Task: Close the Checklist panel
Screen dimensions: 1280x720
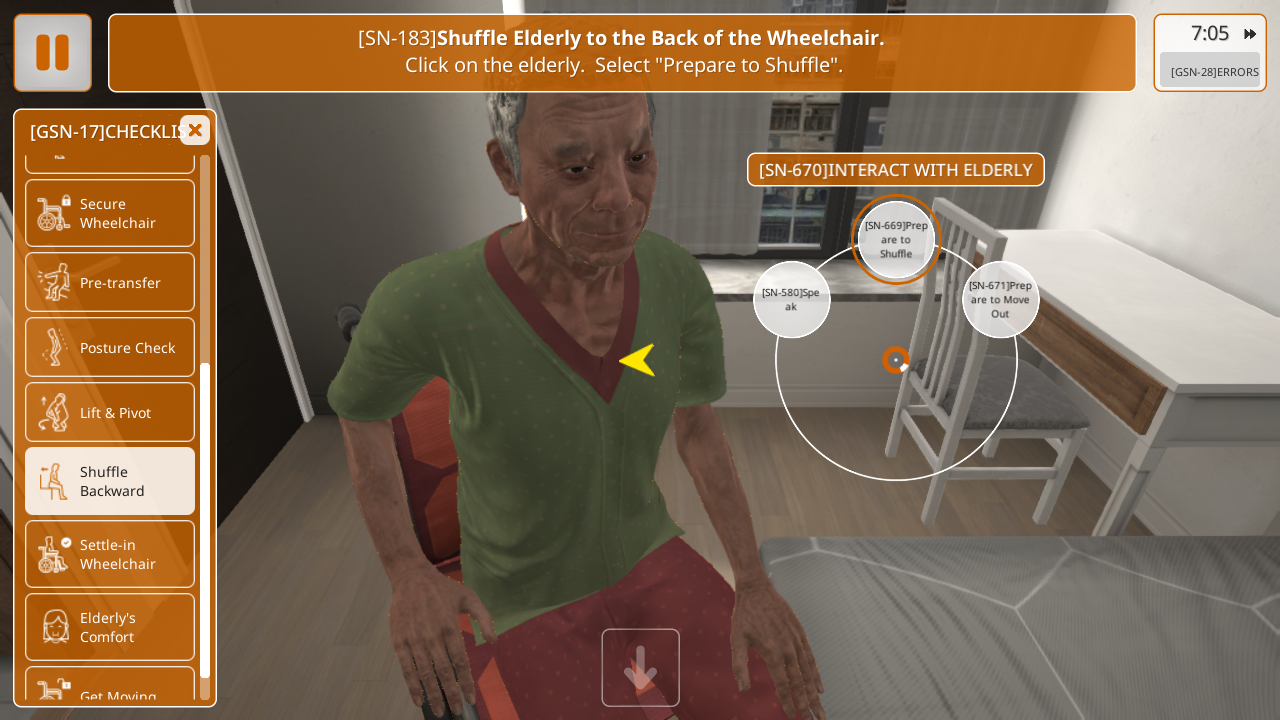Action: pyautogui.click(x=195, y=130)
